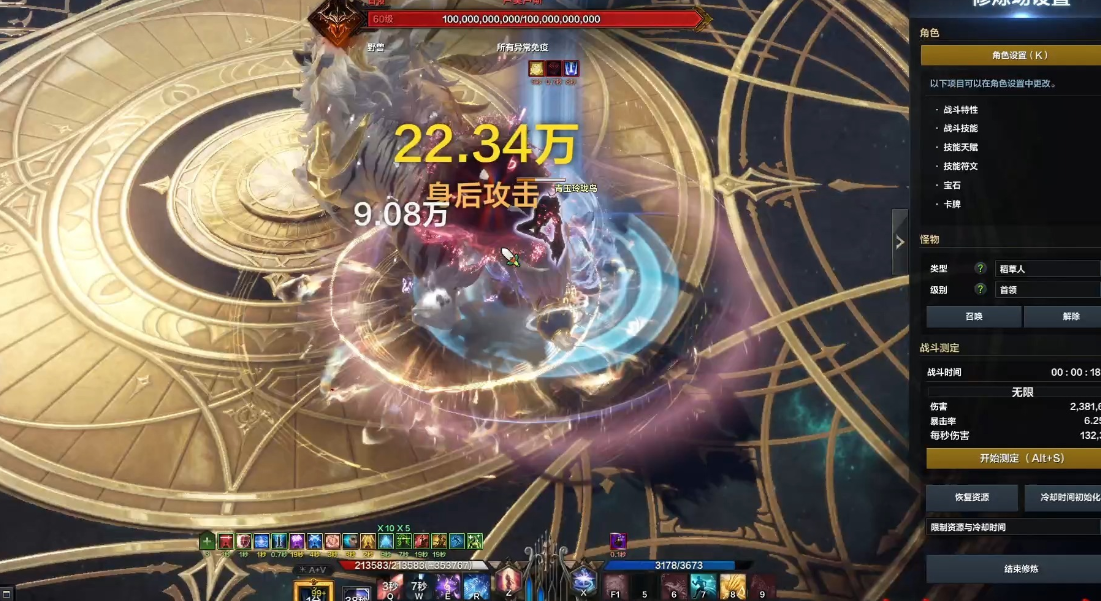Open the 限制资源与冷却时间 dropdown
The image size is (1101, 601).
pyautogui.click(x=1012, y=527)
